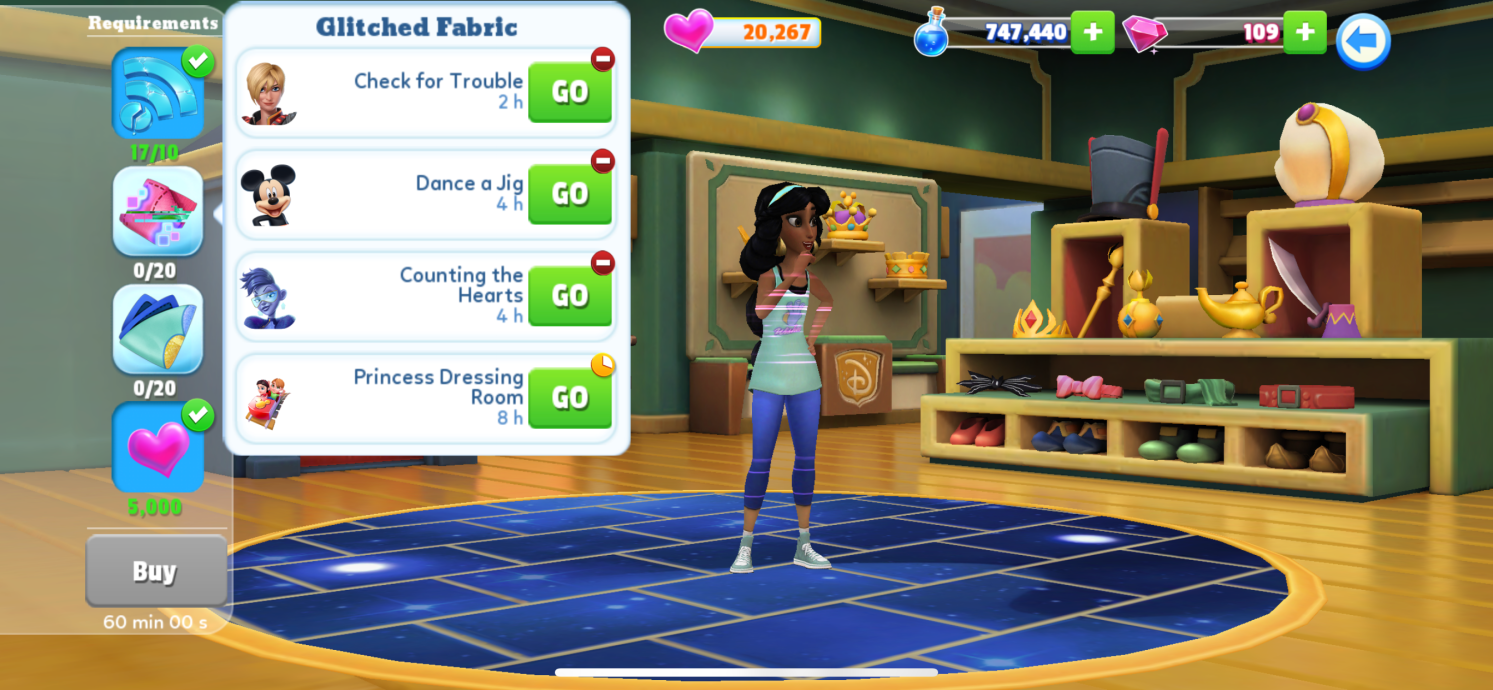Select the pink heart 5,000 requirement
This screenshot has width=1493, height=690.
[158, 448]
